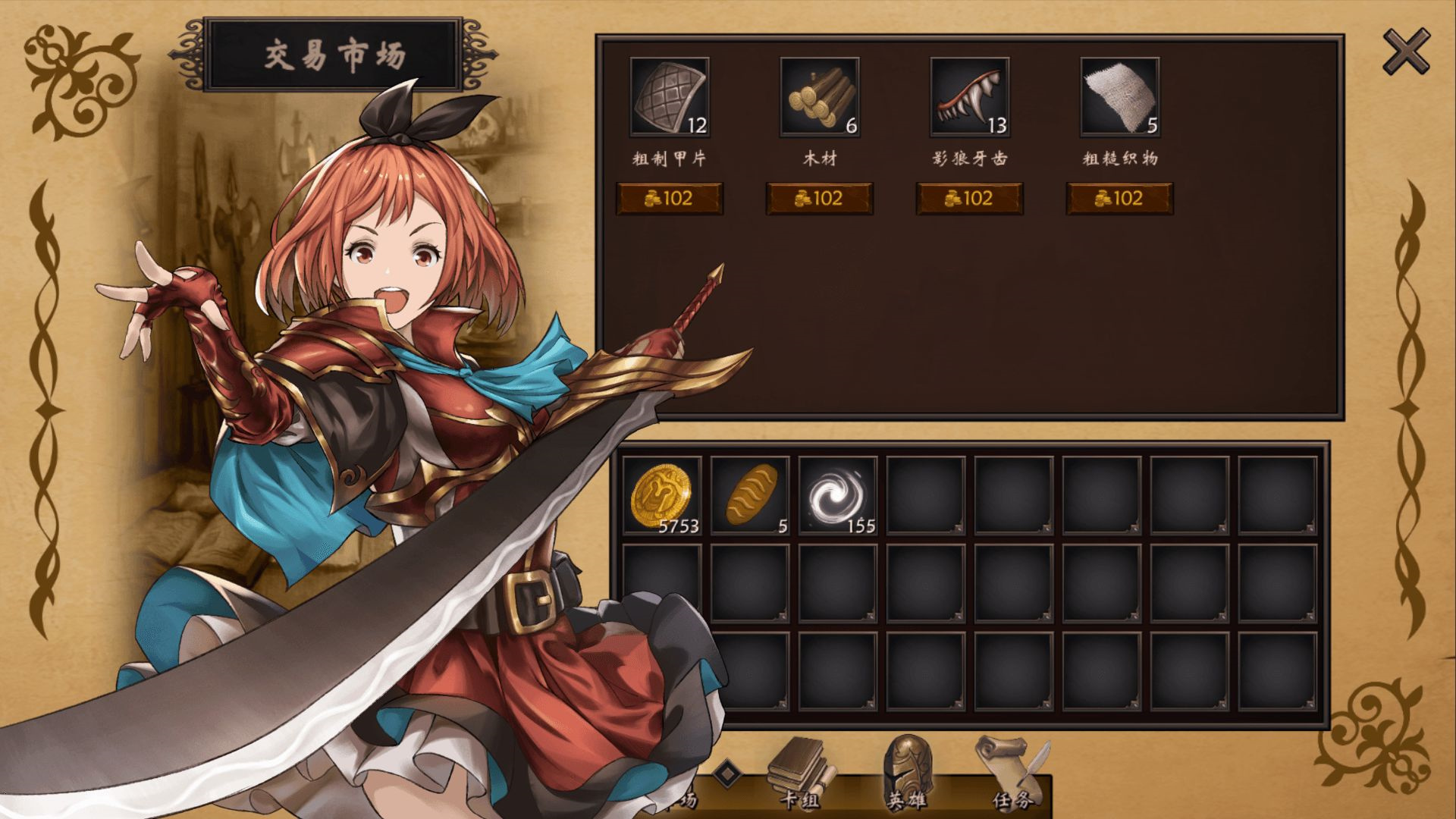
Task: Buy 影狼牙齿 for 102 coins
Action: 968,198
